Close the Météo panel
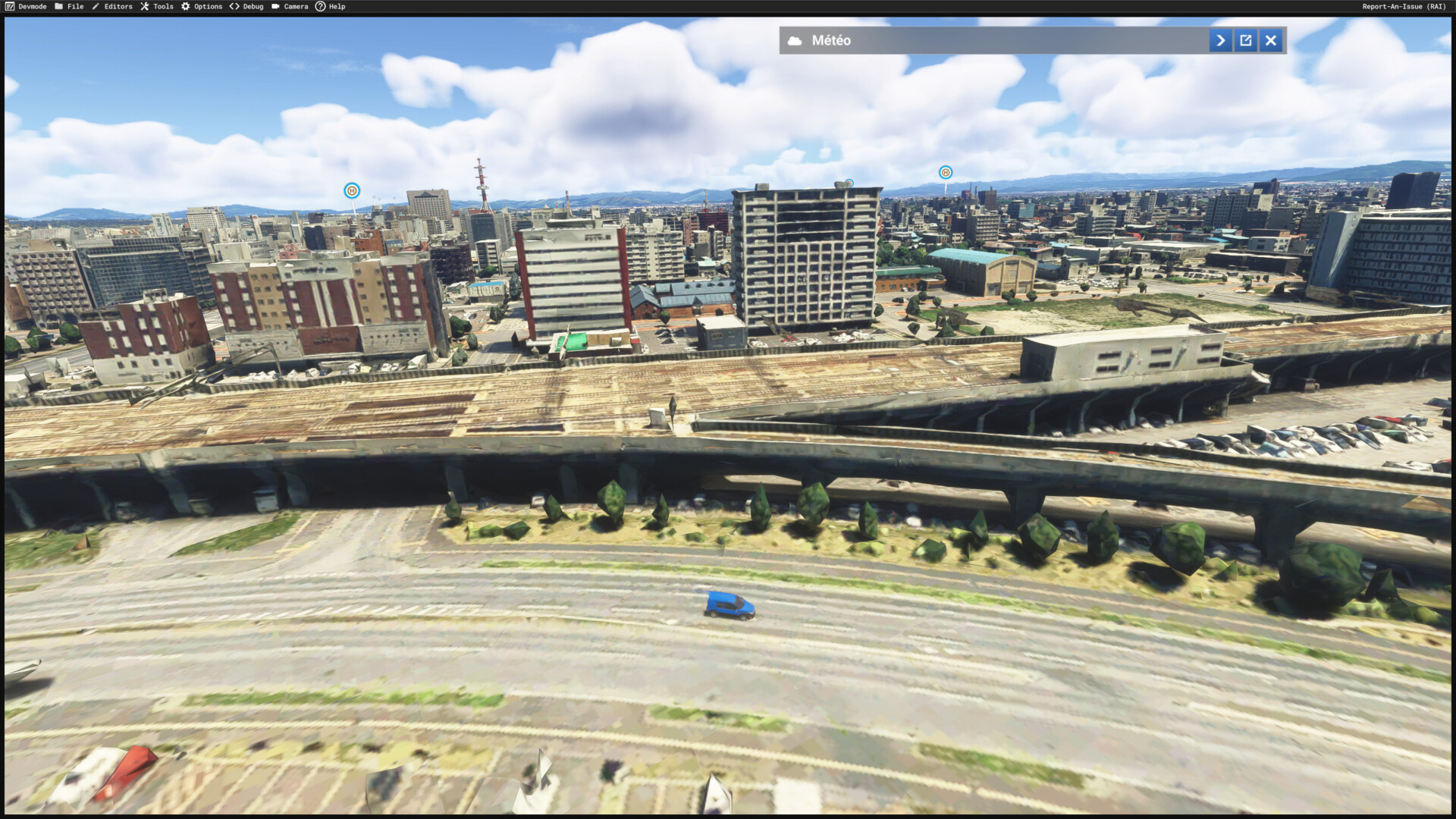This screenshot has height=819, width=1456. tap(1271, 41)
